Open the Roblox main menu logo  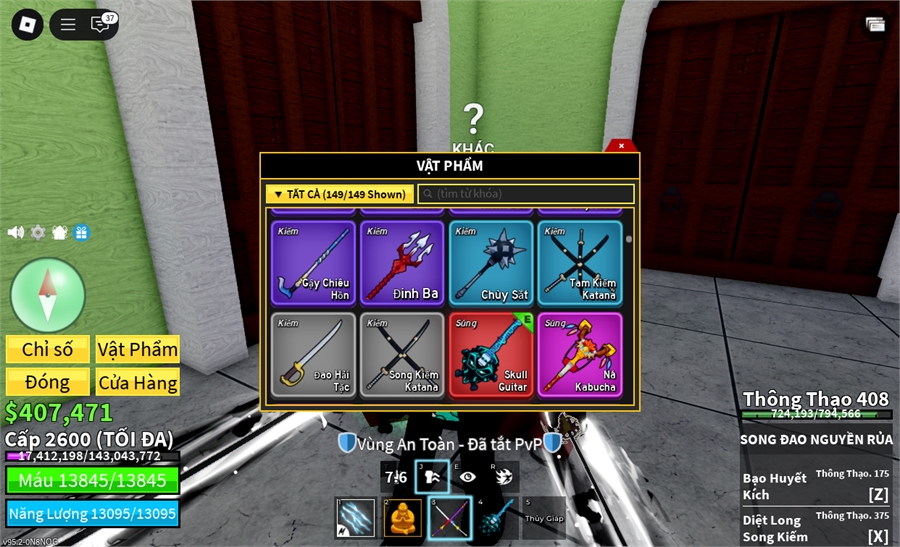pos(27,25)
